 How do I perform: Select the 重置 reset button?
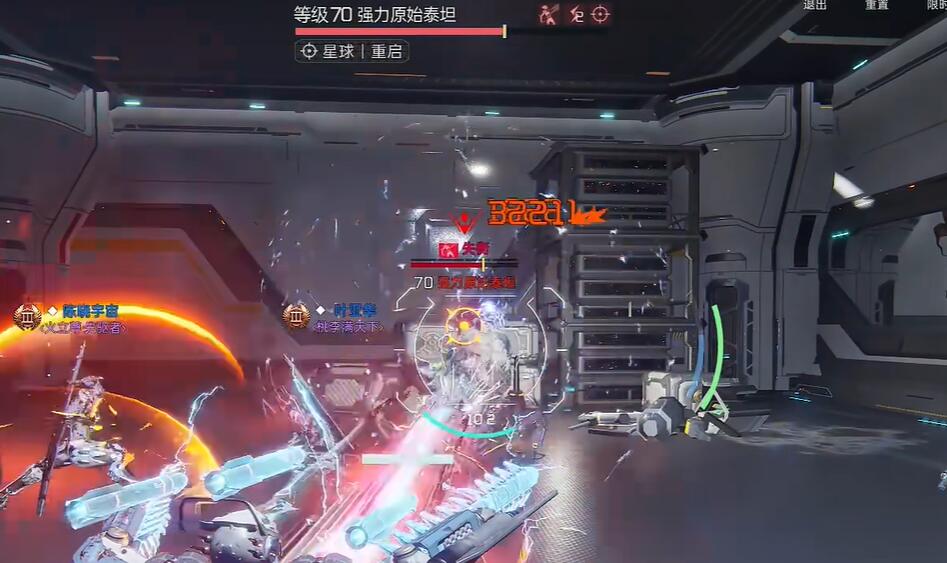click(x=877, y=5)
